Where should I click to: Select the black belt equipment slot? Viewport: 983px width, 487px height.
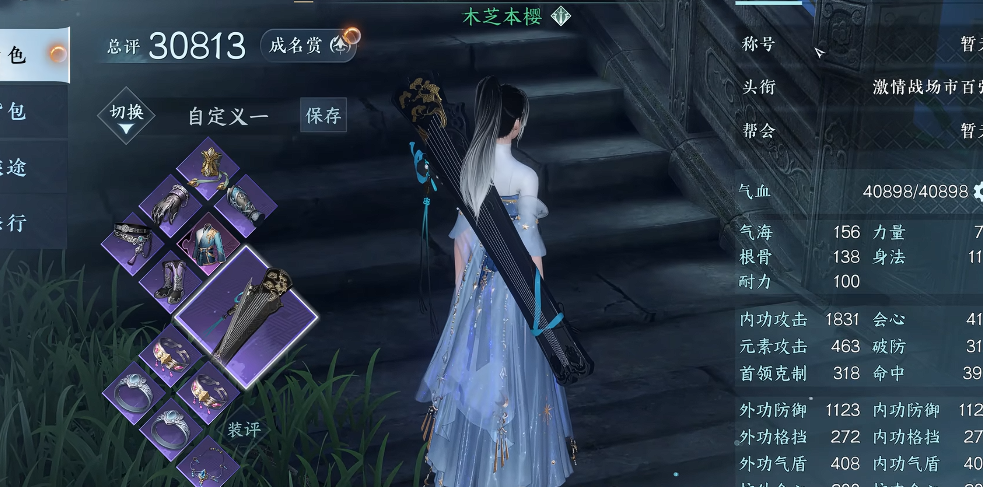point(133,238)
